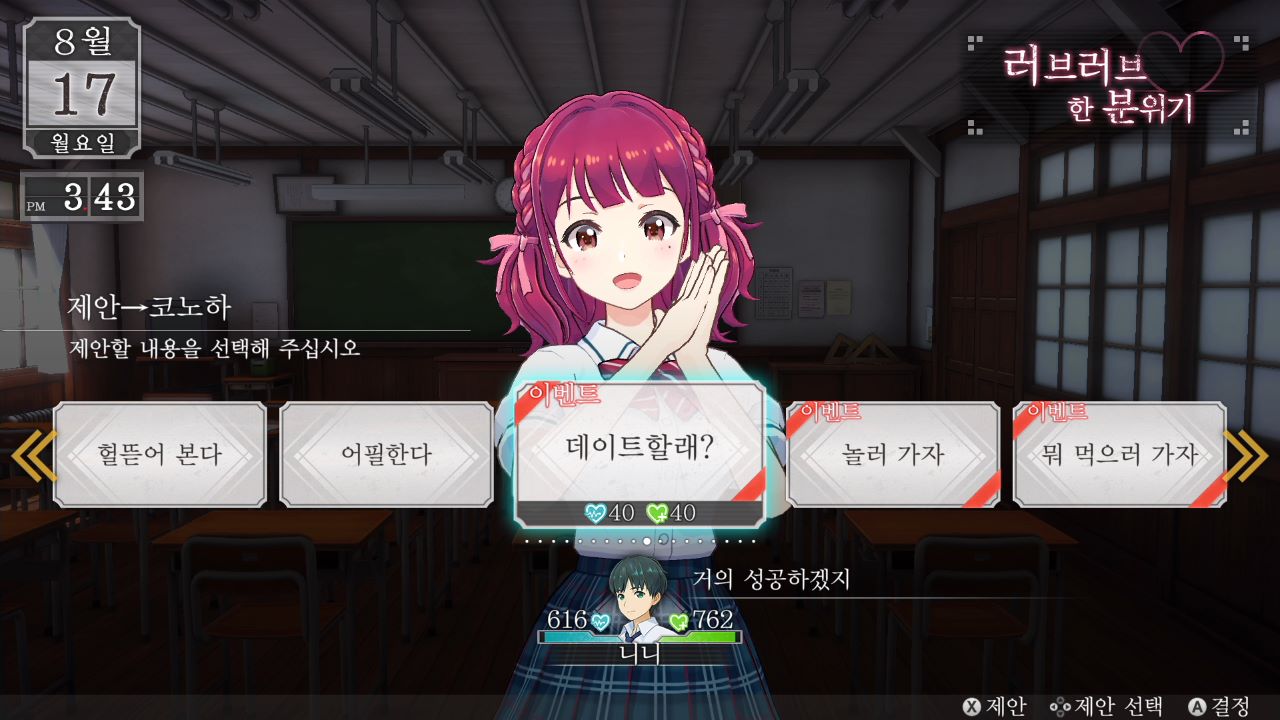Image resolution: width=1280 pixels, height=720 pixels.
Task: Click the green heart-plus icon showing 40
Action: pyautogui.click(x=656, y=510)
